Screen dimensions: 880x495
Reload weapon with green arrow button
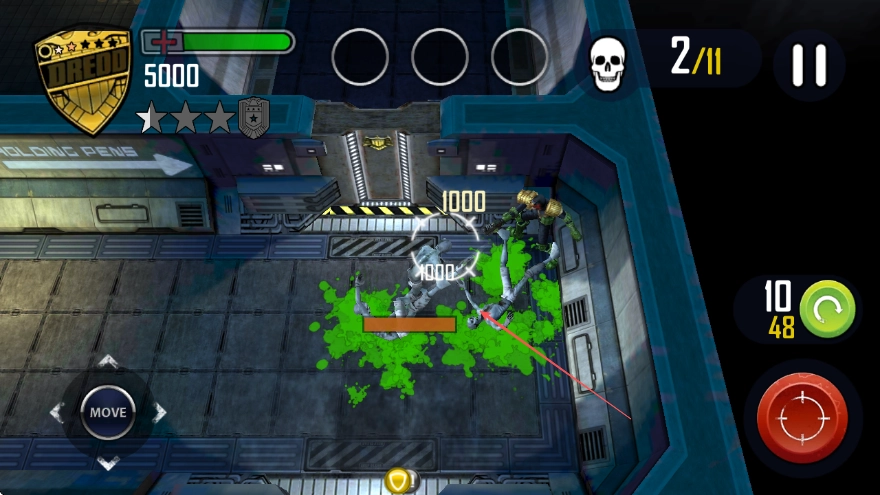pos(827,309)
